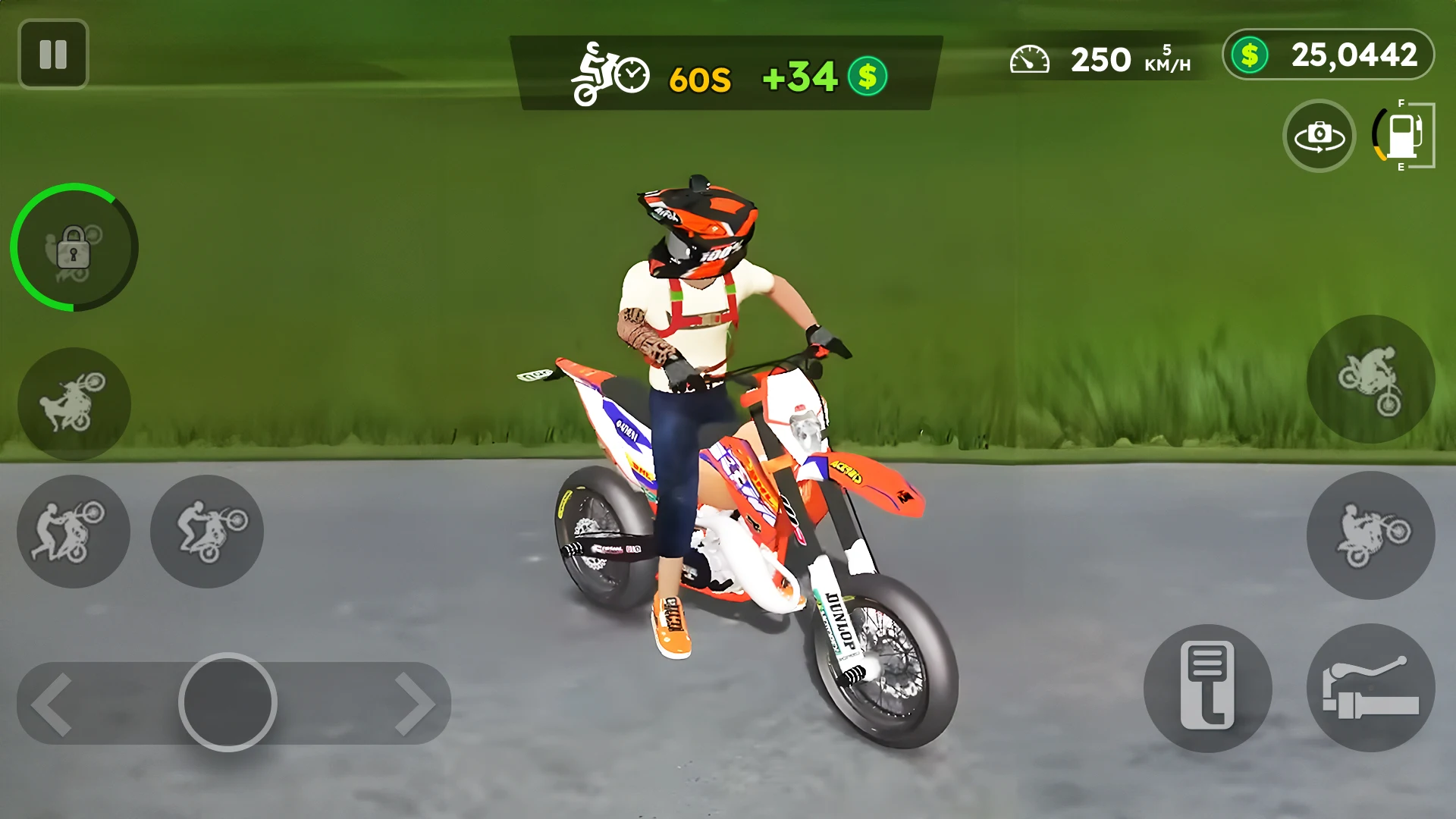This screenshot has height=819, width=1456.
Task: Tap the +34 coin reward label
Action: 800,76
